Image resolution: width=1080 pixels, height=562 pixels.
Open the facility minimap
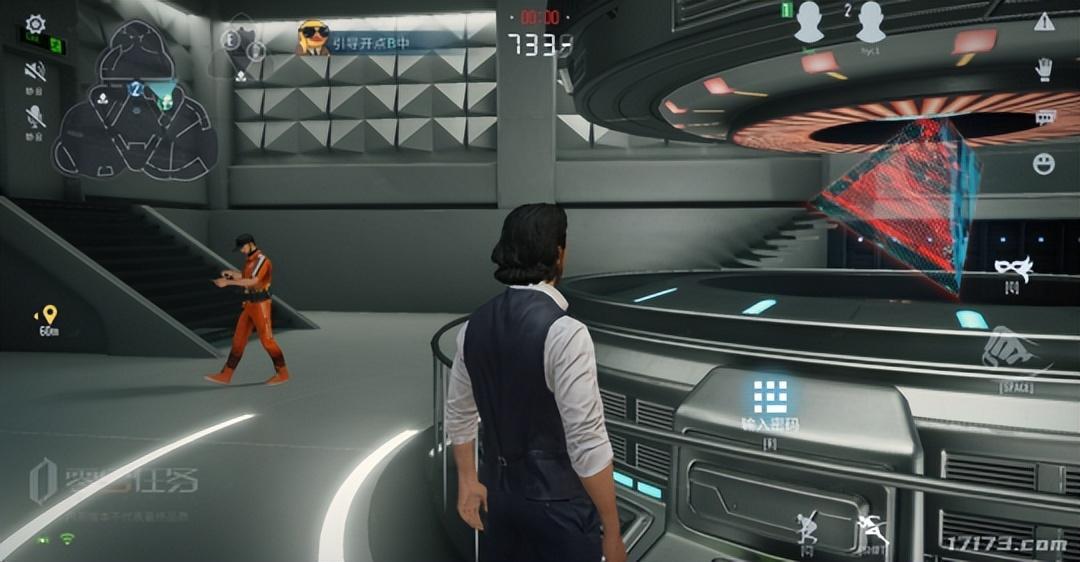(135, 100)
